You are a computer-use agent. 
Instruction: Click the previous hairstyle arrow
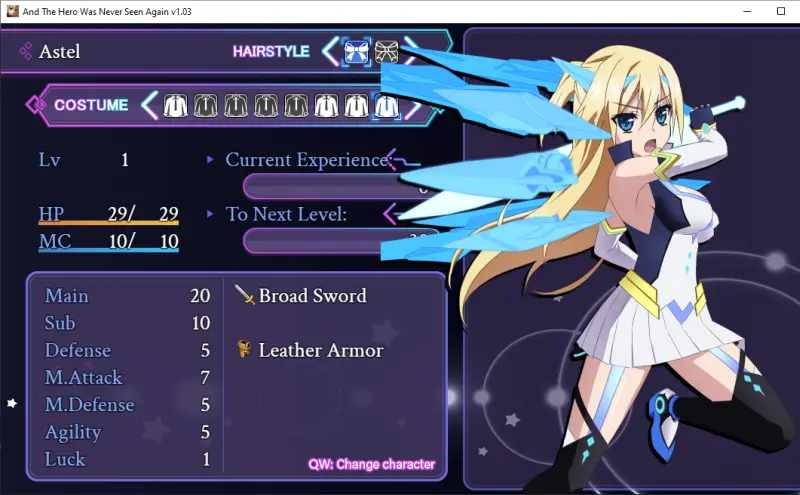point(330,51)
